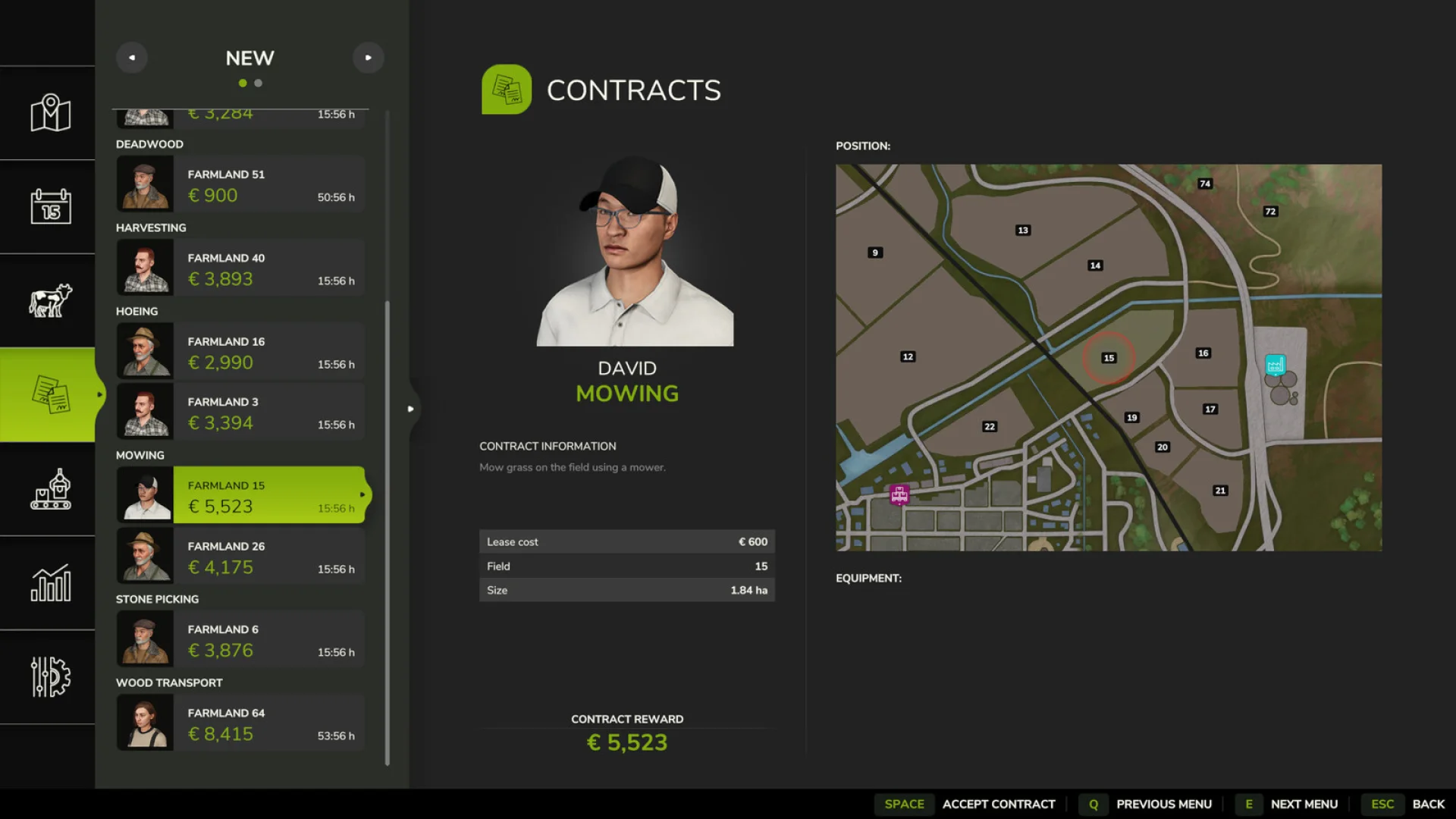Click the field 16 marker on the map
Viewport: 1456px width, 819px height.
click(1203, 353)
